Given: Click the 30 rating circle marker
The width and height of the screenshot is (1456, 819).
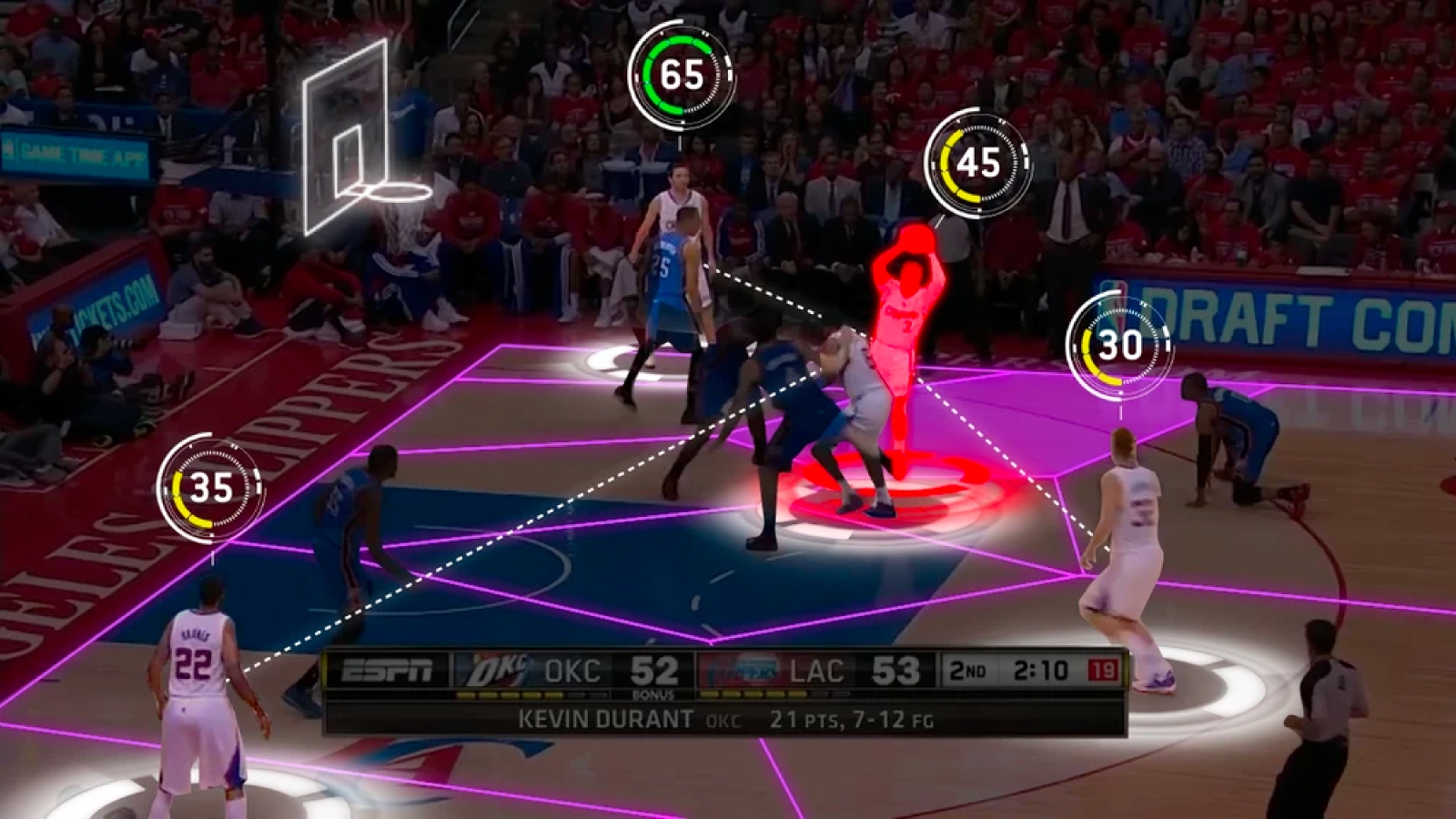Looking at the screenshot, I should (x=1120, y=346).
